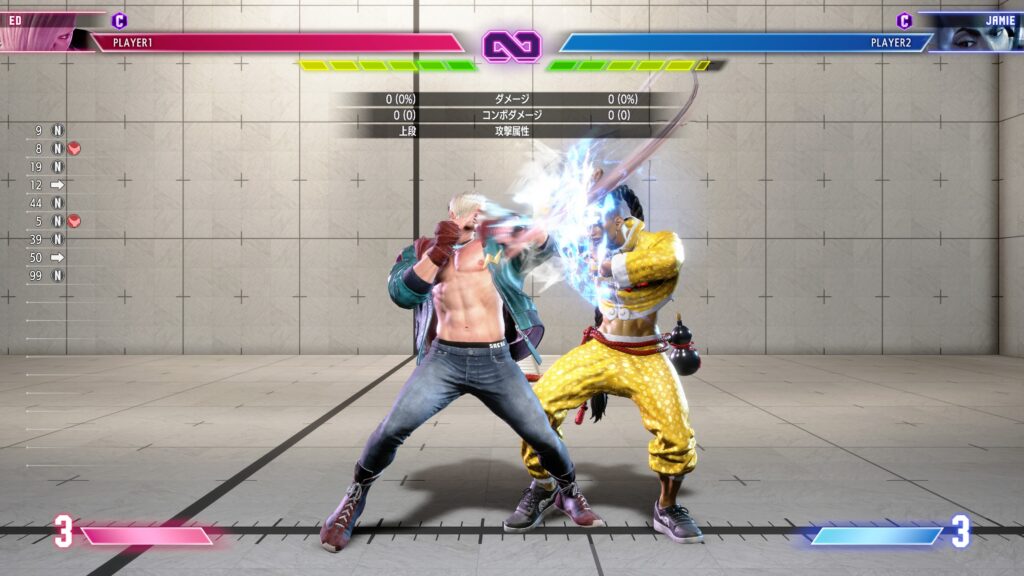Screen dimensions: 1024x576
Task: Click Player 1's purple C control-type badge
Action: tap(119, 20)
